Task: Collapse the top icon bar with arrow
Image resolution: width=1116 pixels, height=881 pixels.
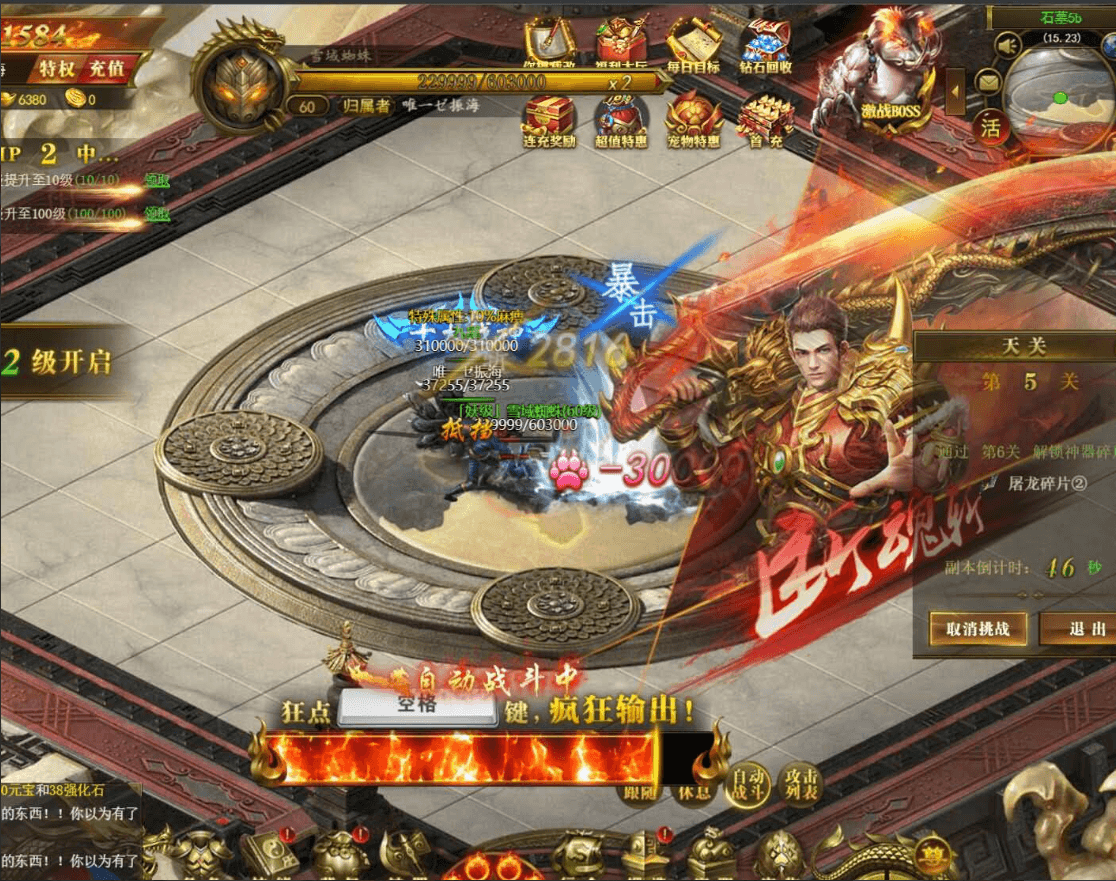Action: coord(956,92)
